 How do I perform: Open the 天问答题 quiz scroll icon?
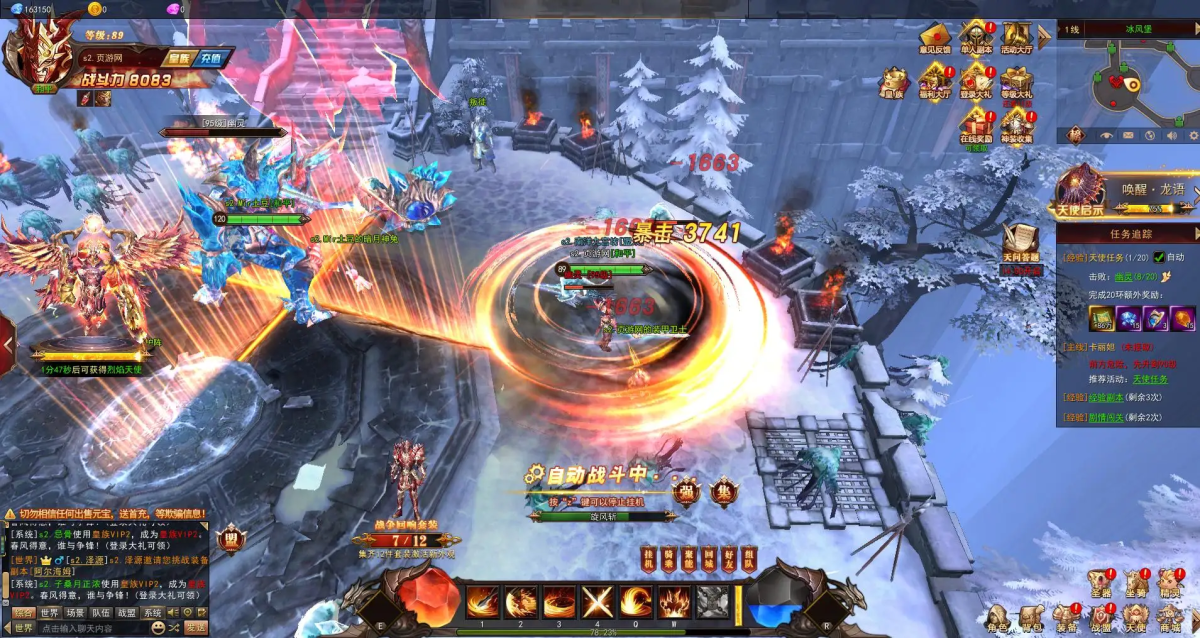tap(1021, 245)
